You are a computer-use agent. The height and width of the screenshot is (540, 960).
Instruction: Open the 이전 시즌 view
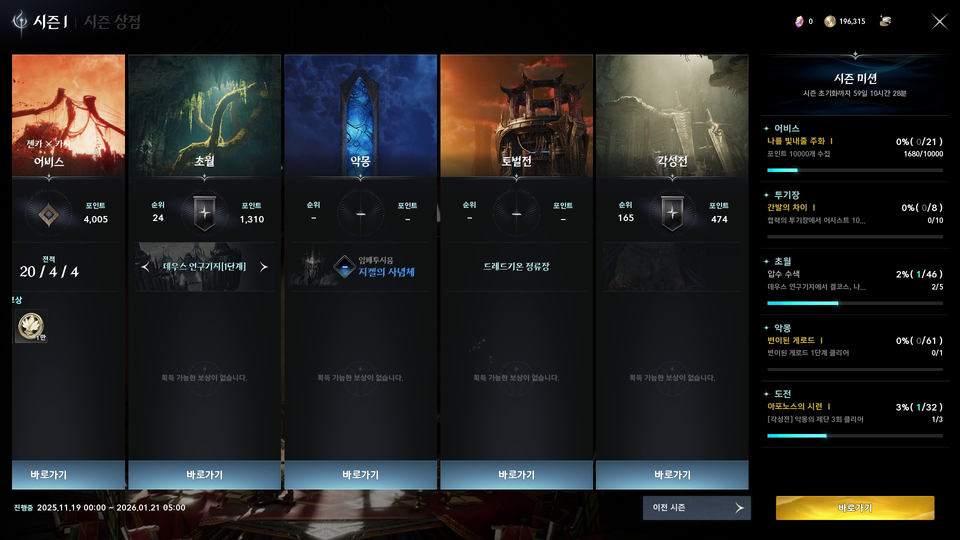(x=696, y=508)
